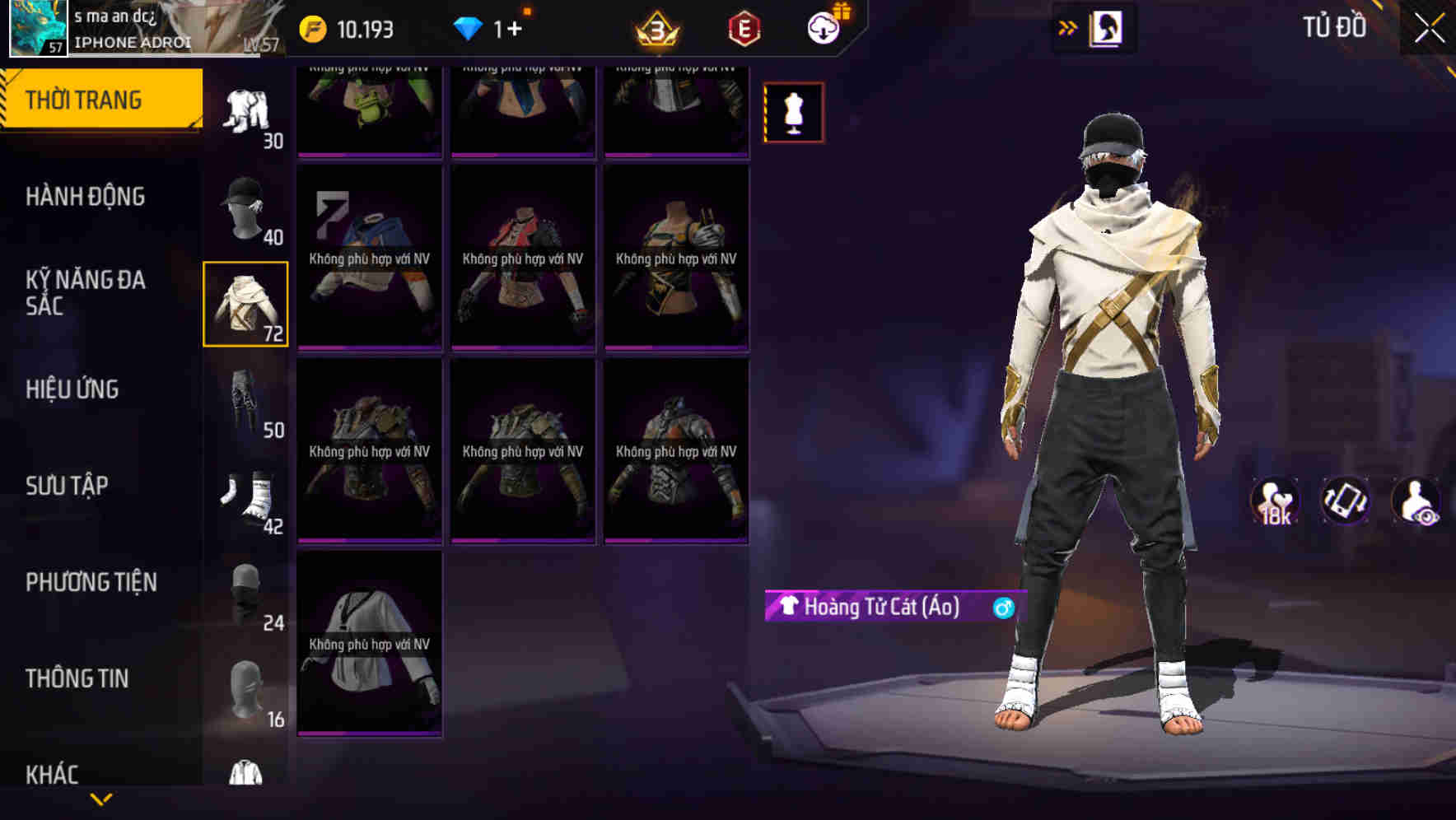Image resolution: width=1456 pixels, height=820 pixels.
Task: Toggle the mannequin outfit preview icon
Action: (x=793, y=112)
